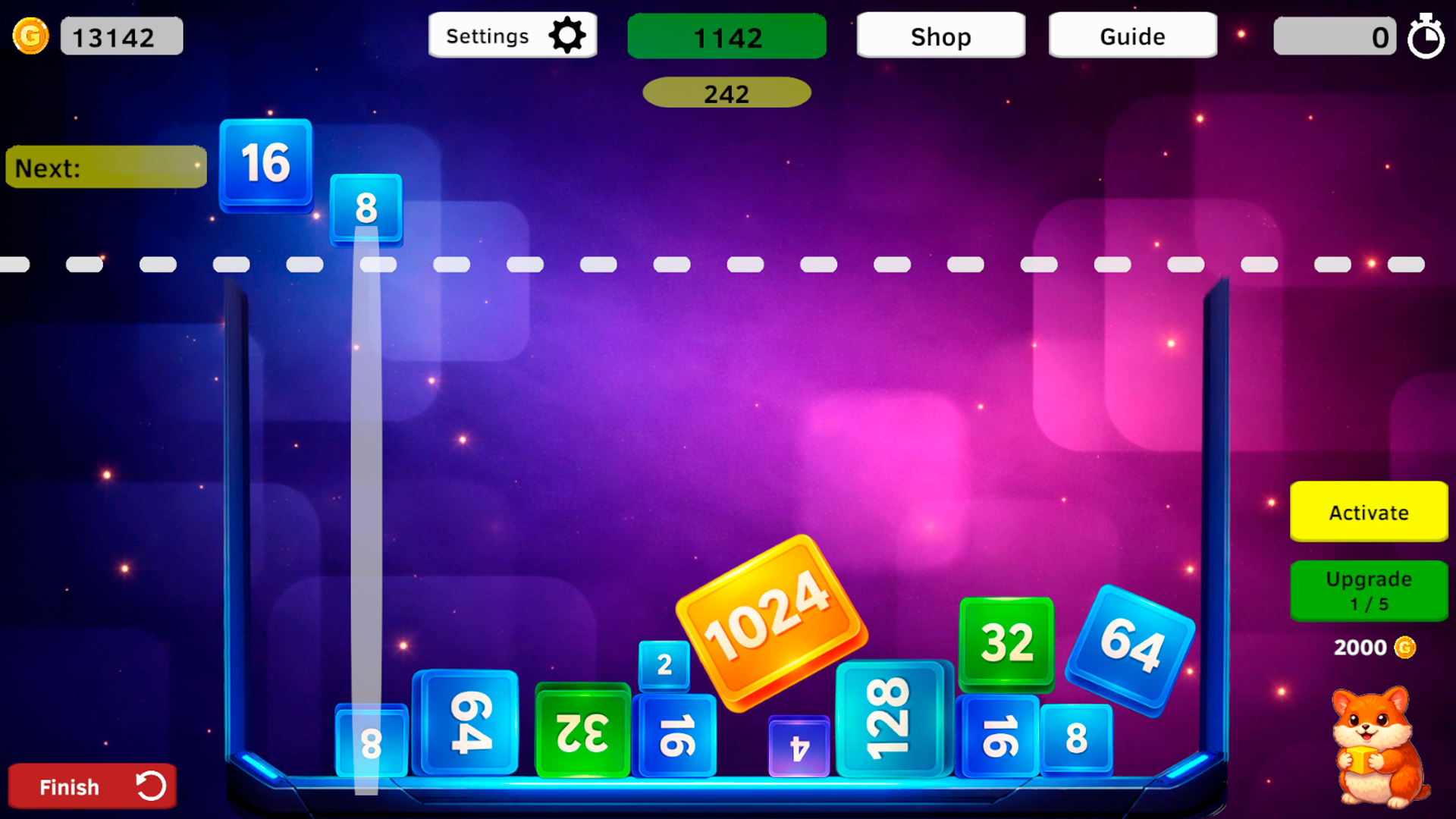Expand the Next: preview bar
This screenshot has width=1456, height=819.
105,167
